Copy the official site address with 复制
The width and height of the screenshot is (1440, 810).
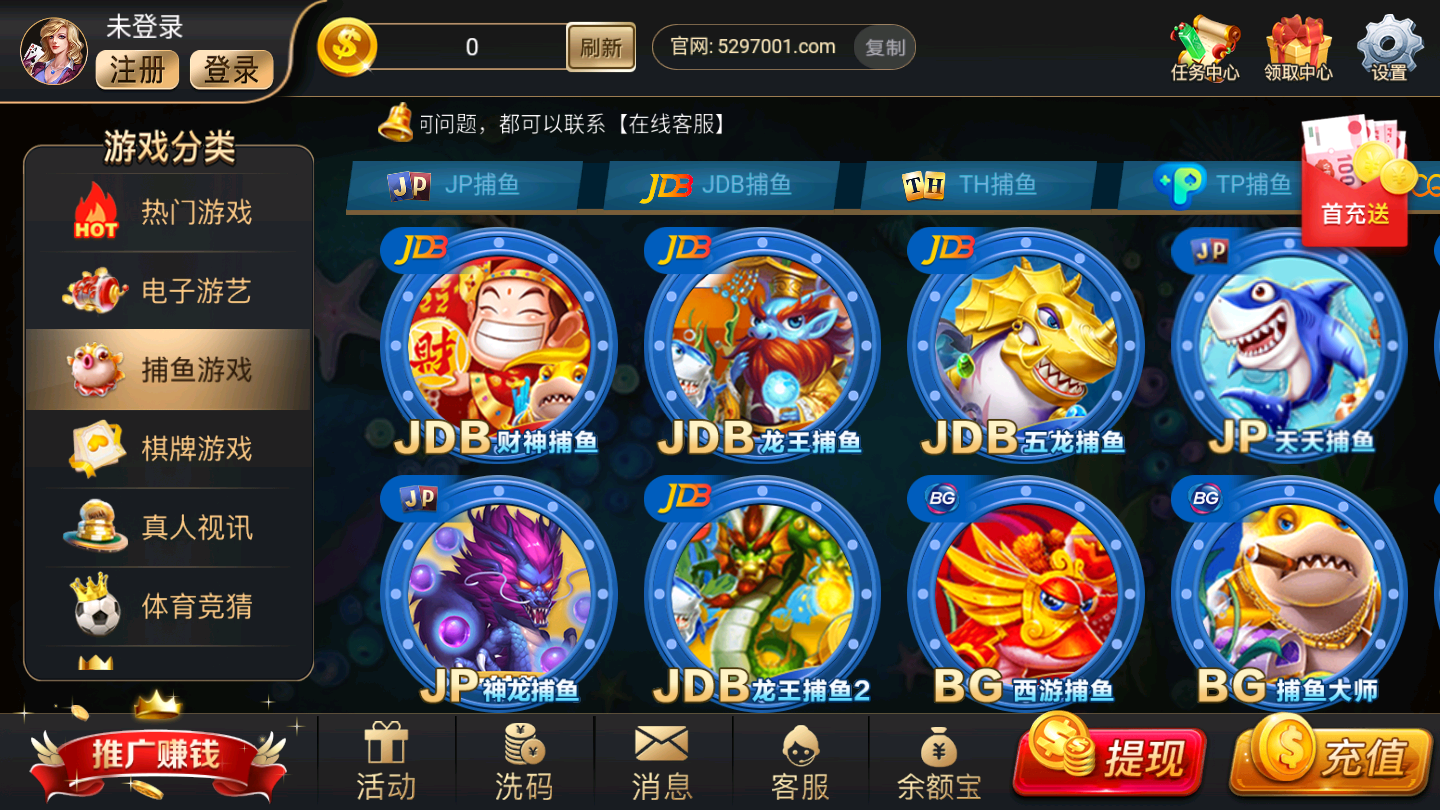884,48
